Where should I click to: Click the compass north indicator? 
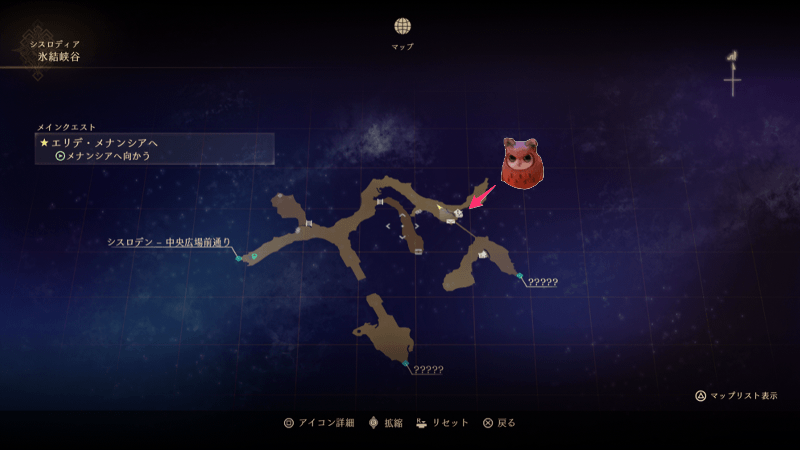[x=733, y=74]
